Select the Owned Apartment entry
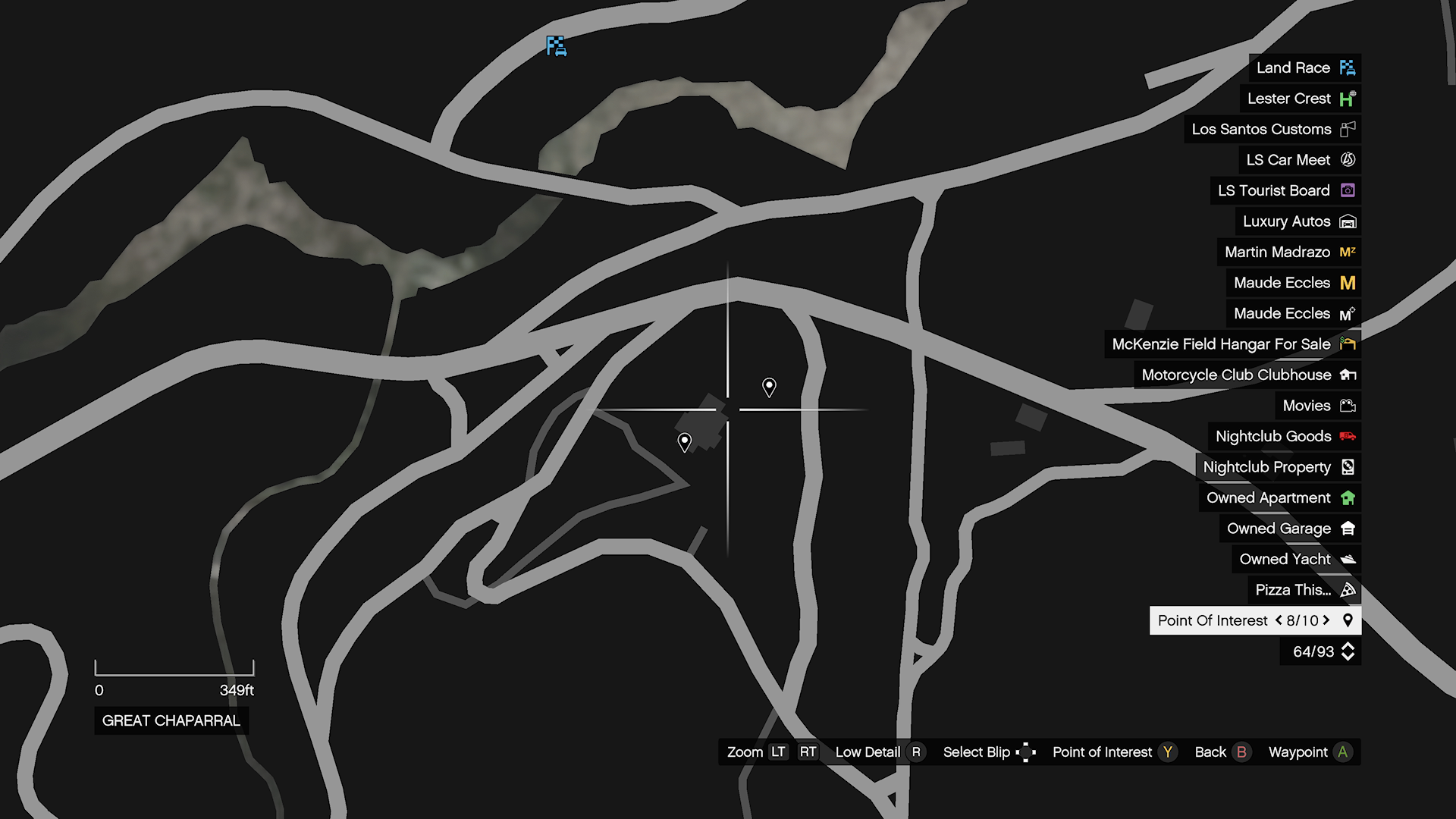This screenshot has height=819, width=1456. (1279, 497)
